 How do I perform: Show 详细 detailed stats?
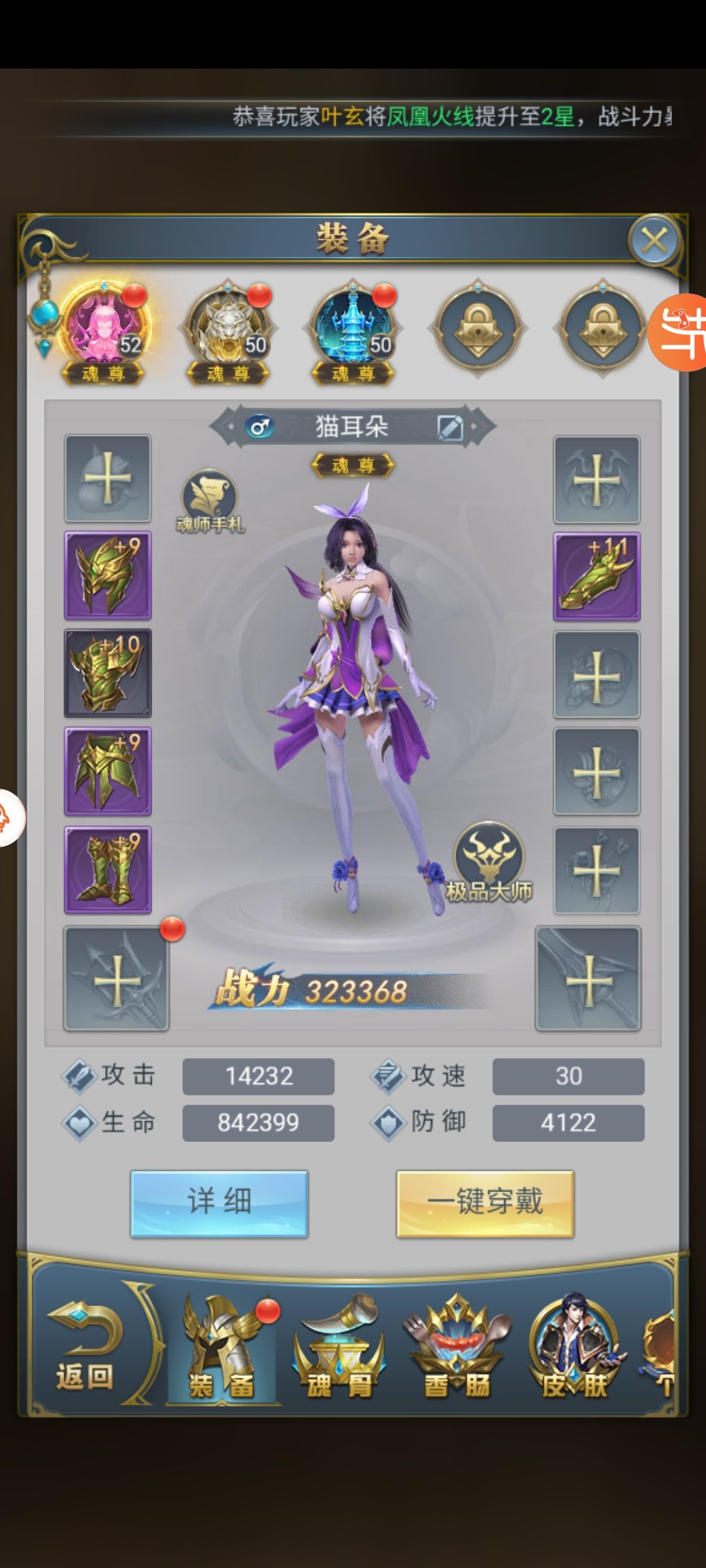pos(219,1203)
